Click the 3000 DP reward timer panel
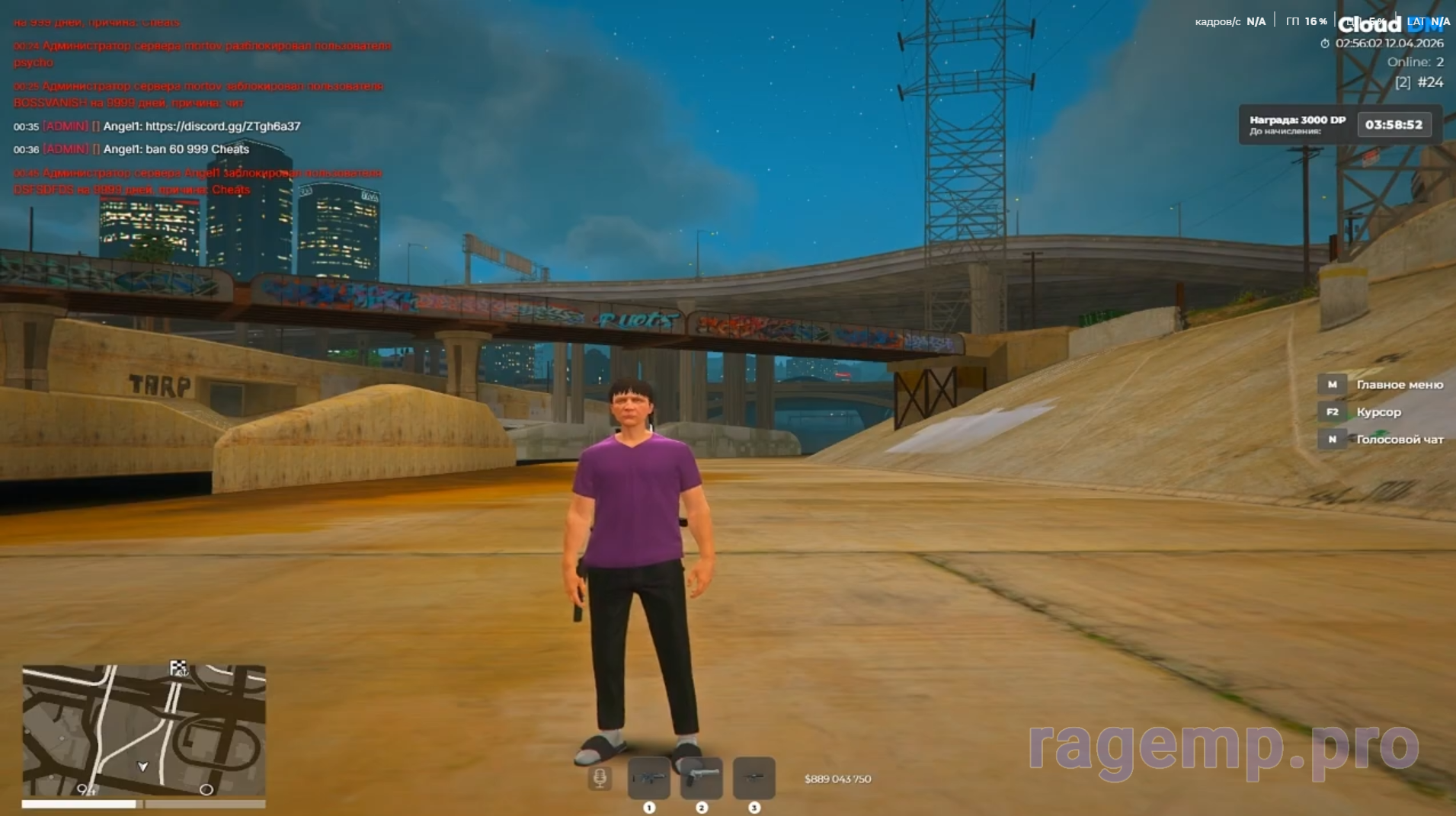Screen dimensions: 1456x816 point(1336,125)
